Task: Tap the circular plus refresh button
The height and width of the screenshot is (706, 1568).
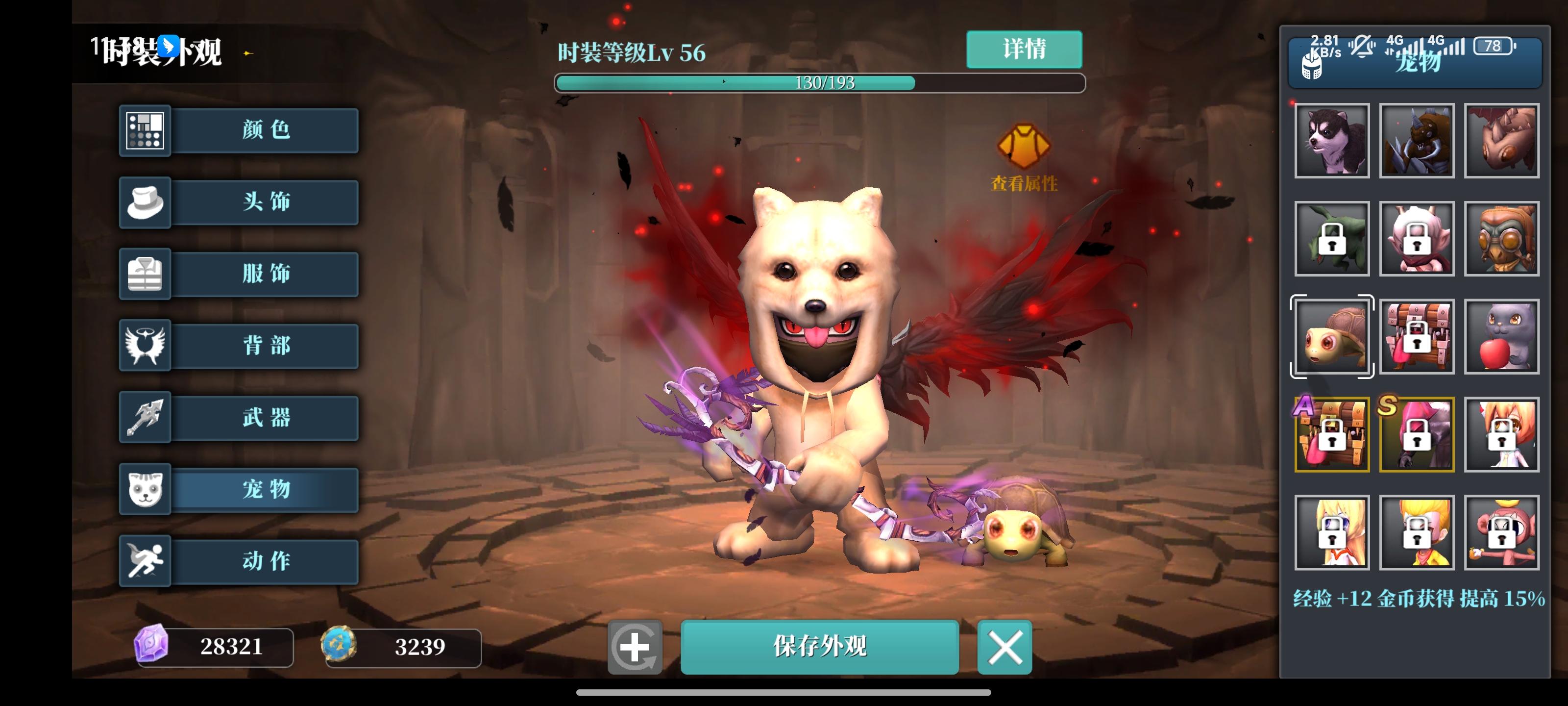Action: [636, 648]
